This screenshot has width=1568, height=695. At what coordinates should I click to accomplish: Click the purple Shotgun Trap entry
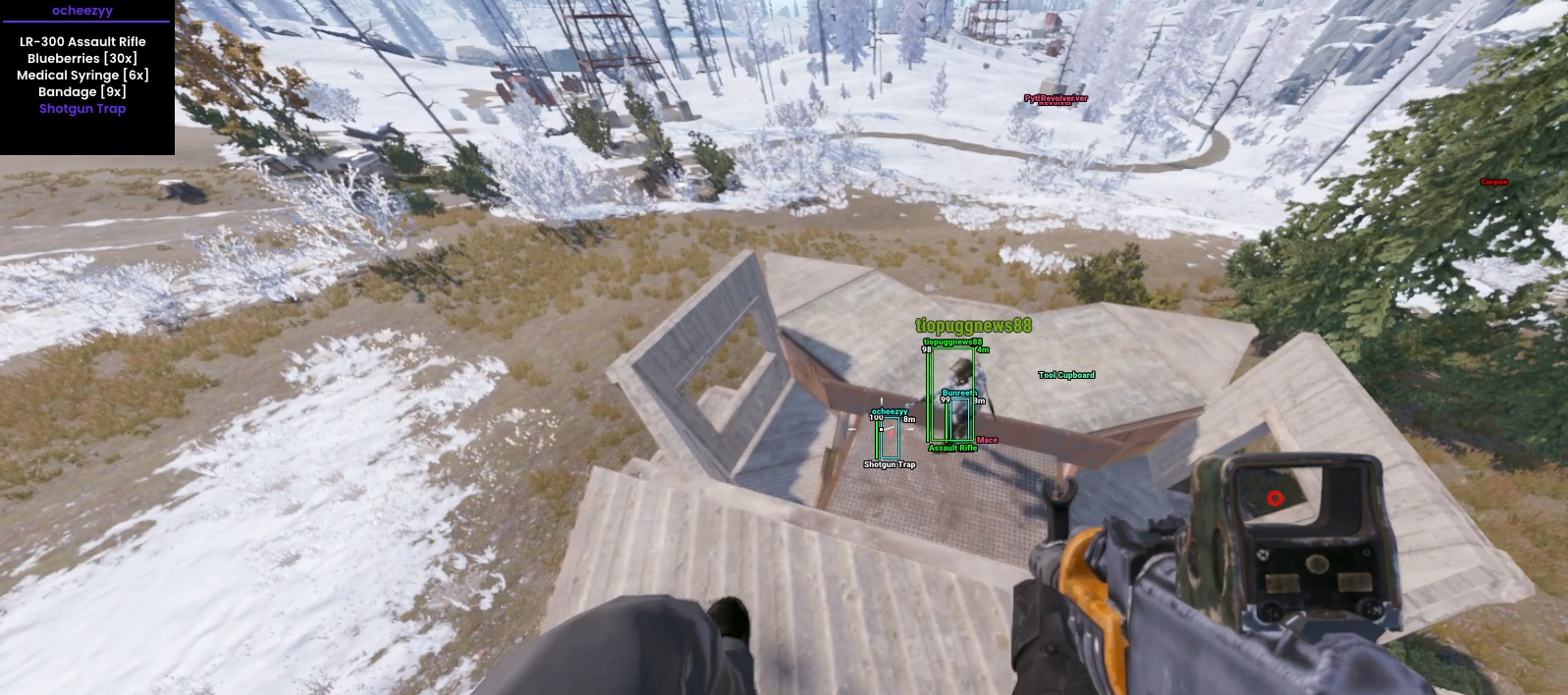[x=82, y=109]
